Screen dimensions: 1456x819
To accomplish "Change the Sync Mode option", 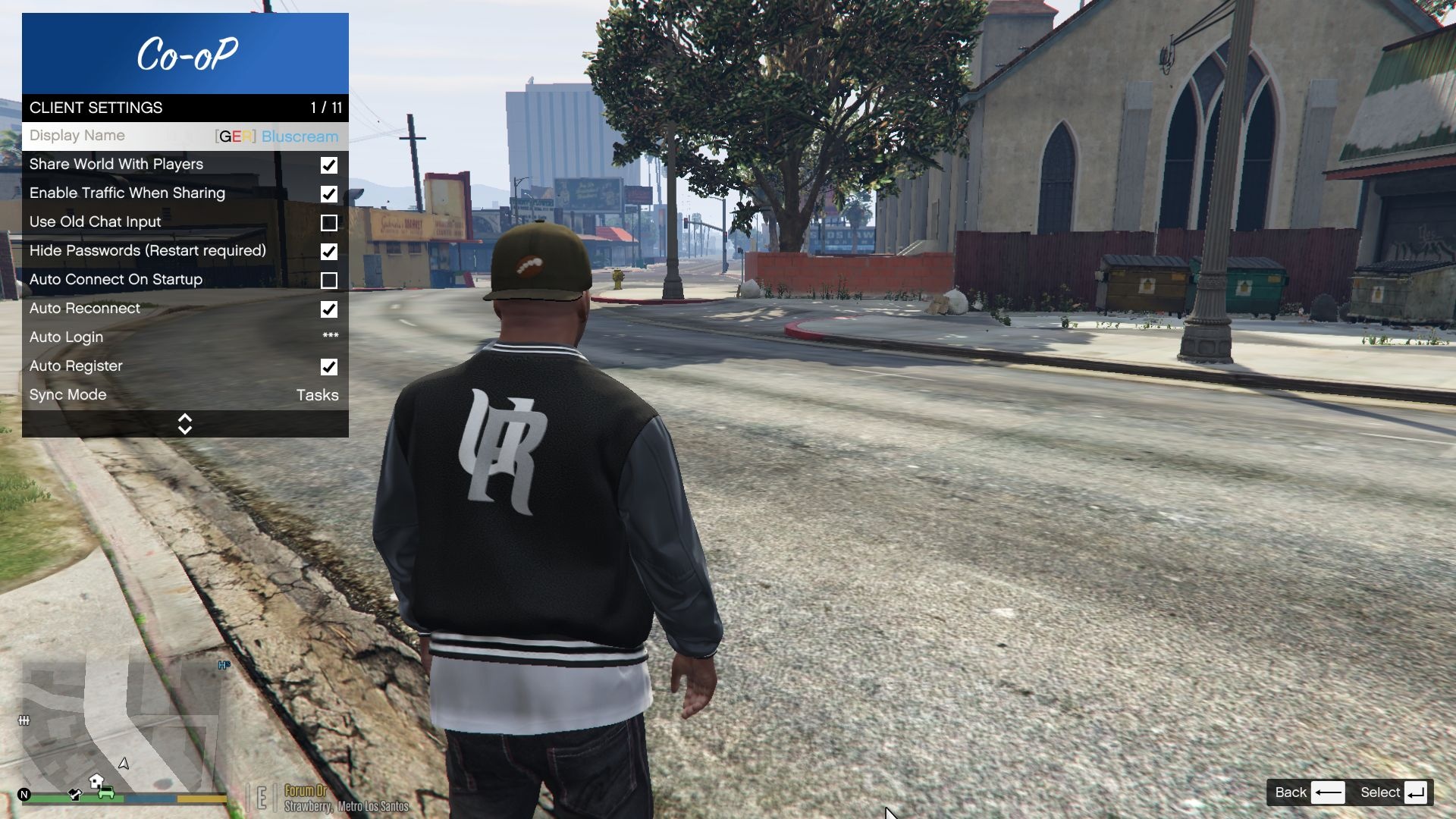I will 184,395.
